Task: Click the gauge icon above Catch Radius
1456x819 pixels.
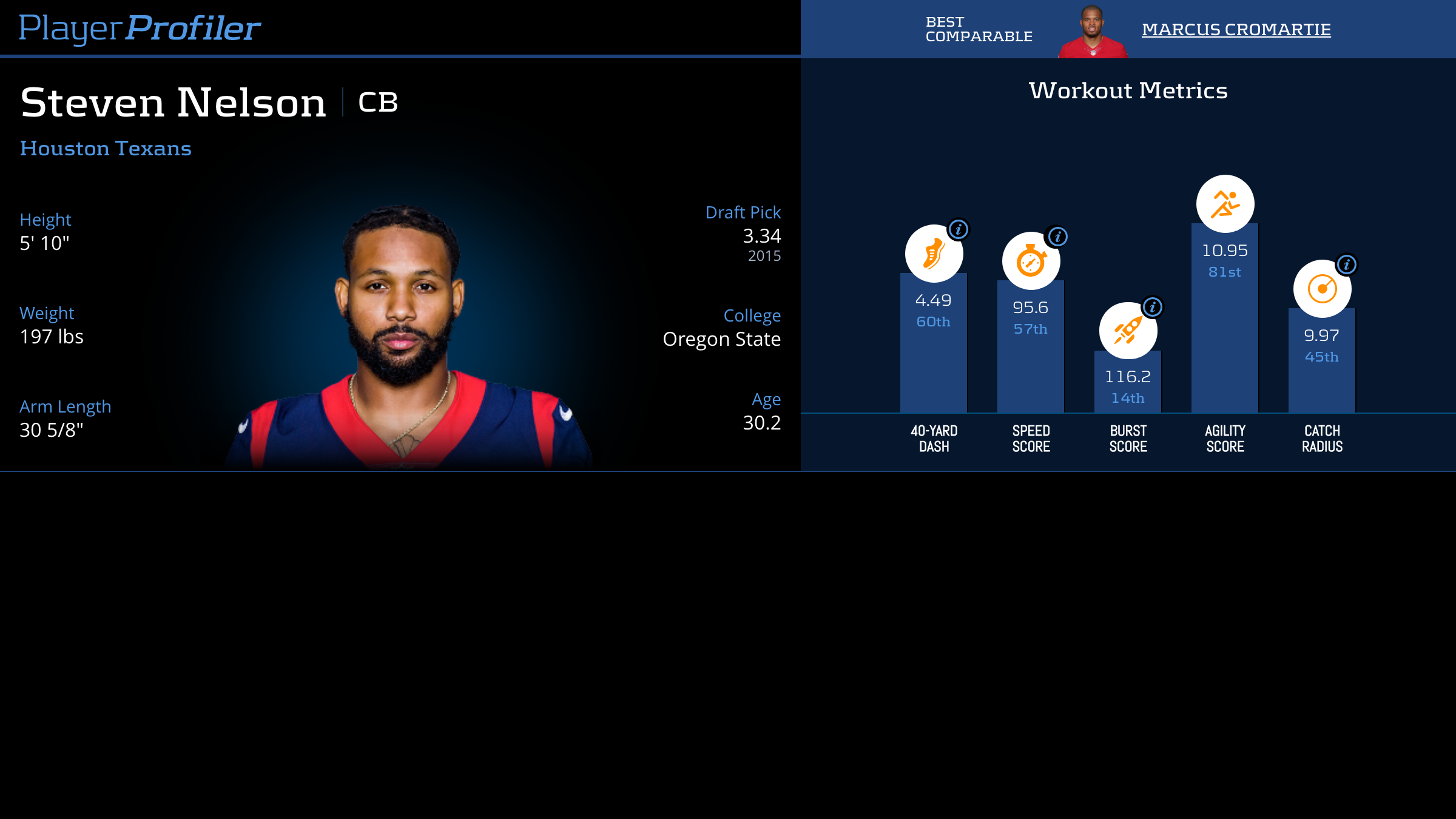Action: tap(1323, 289)
